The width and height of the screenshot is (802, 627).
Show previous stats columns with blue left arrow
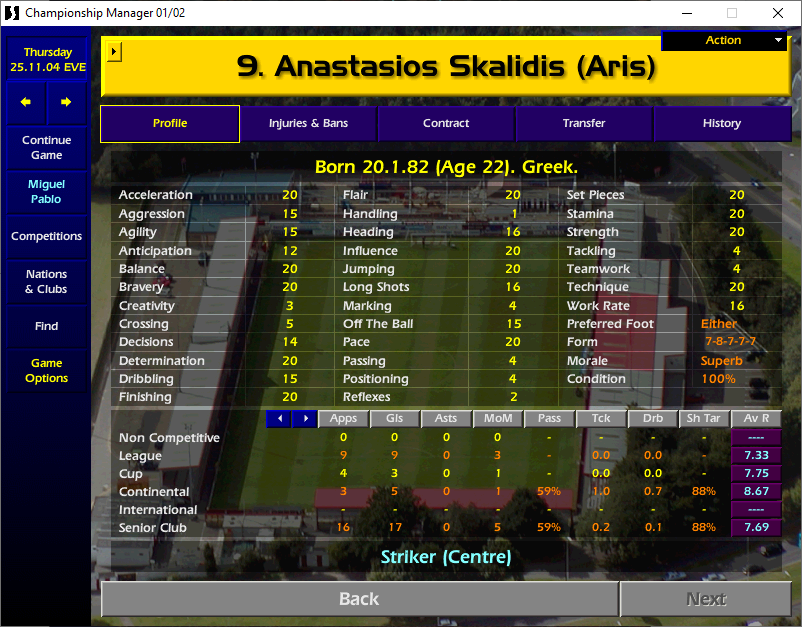tap(279, 418)
